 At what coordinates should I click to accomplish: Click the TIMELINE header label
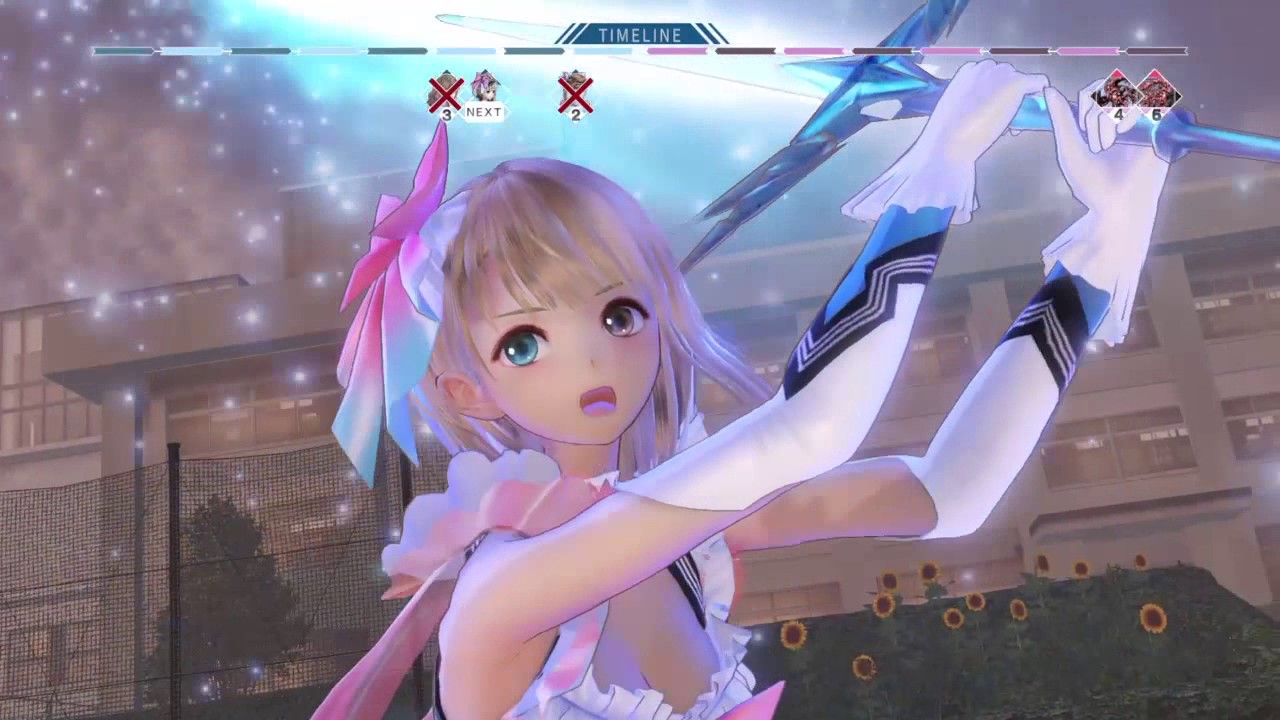[640, 35]
